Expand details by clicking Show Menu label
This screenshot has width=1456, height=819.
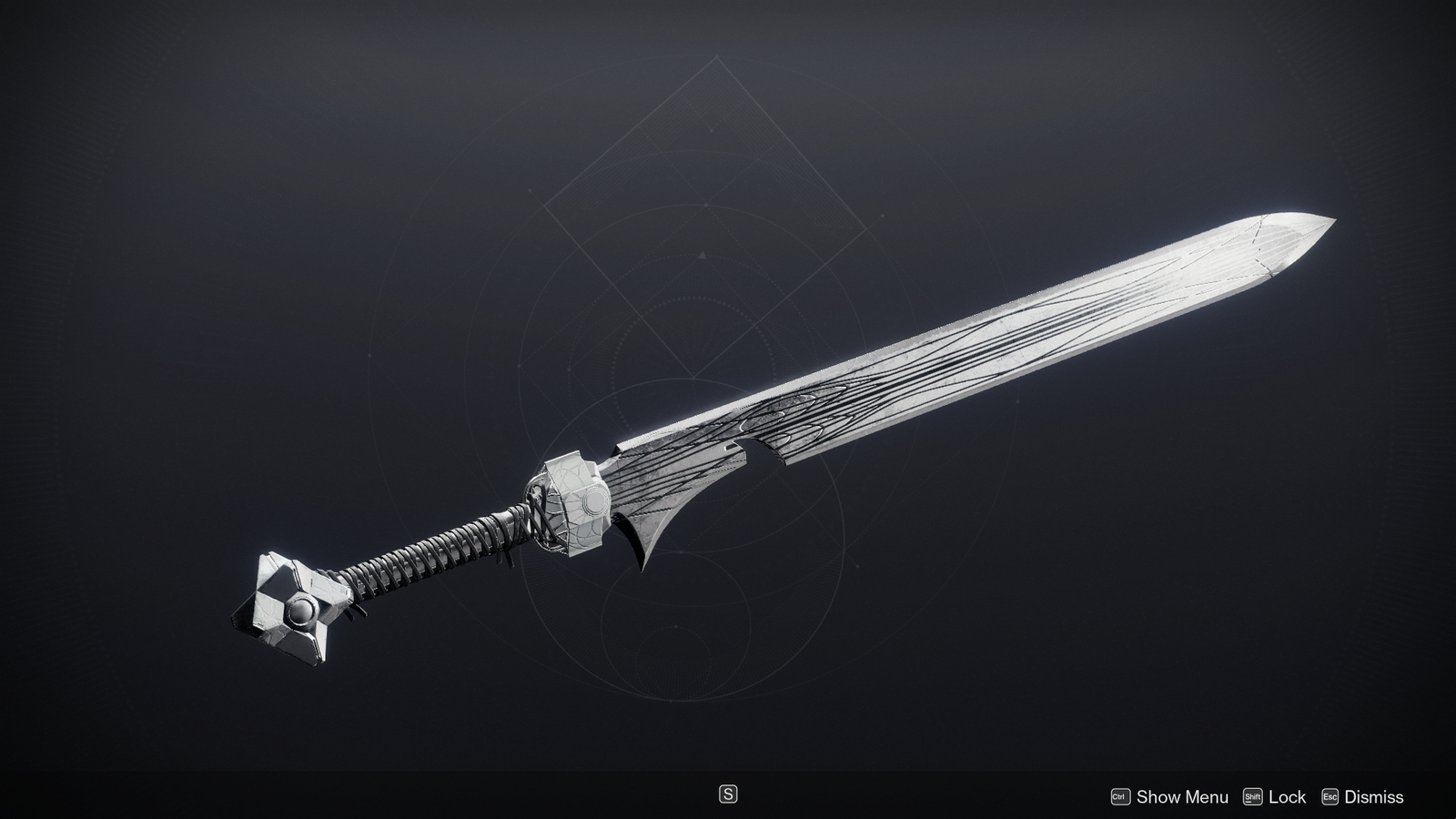tap(1165, 796)
